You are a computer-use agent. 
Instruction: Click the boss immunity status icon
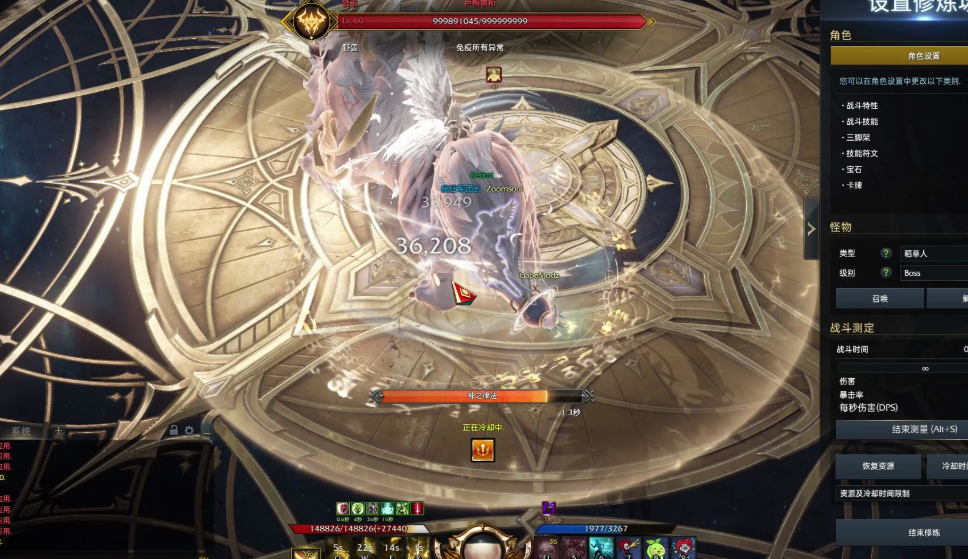pos(493,74)
